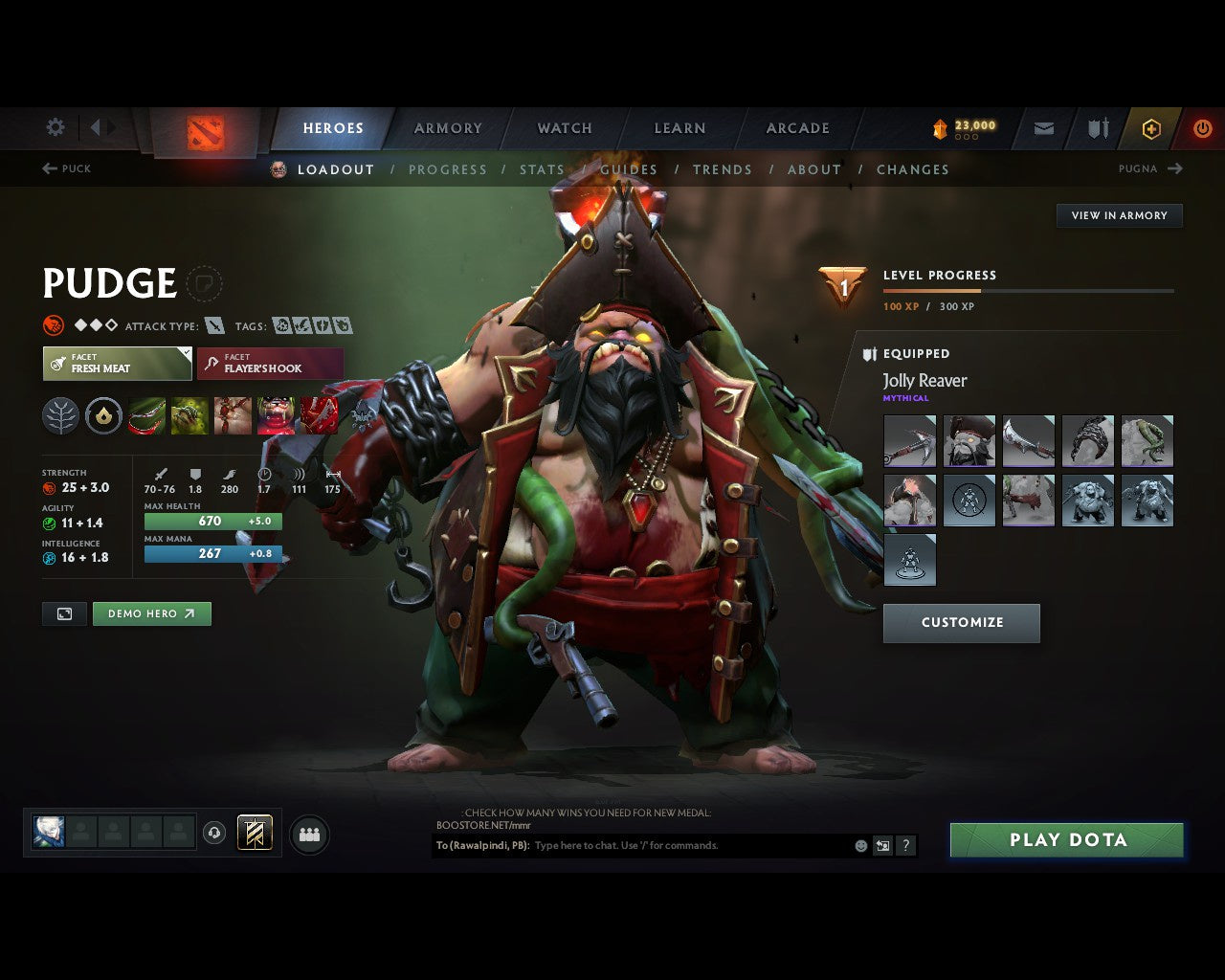
Task: Click the Level Progress XP bar
Action: pos(1027,290)
